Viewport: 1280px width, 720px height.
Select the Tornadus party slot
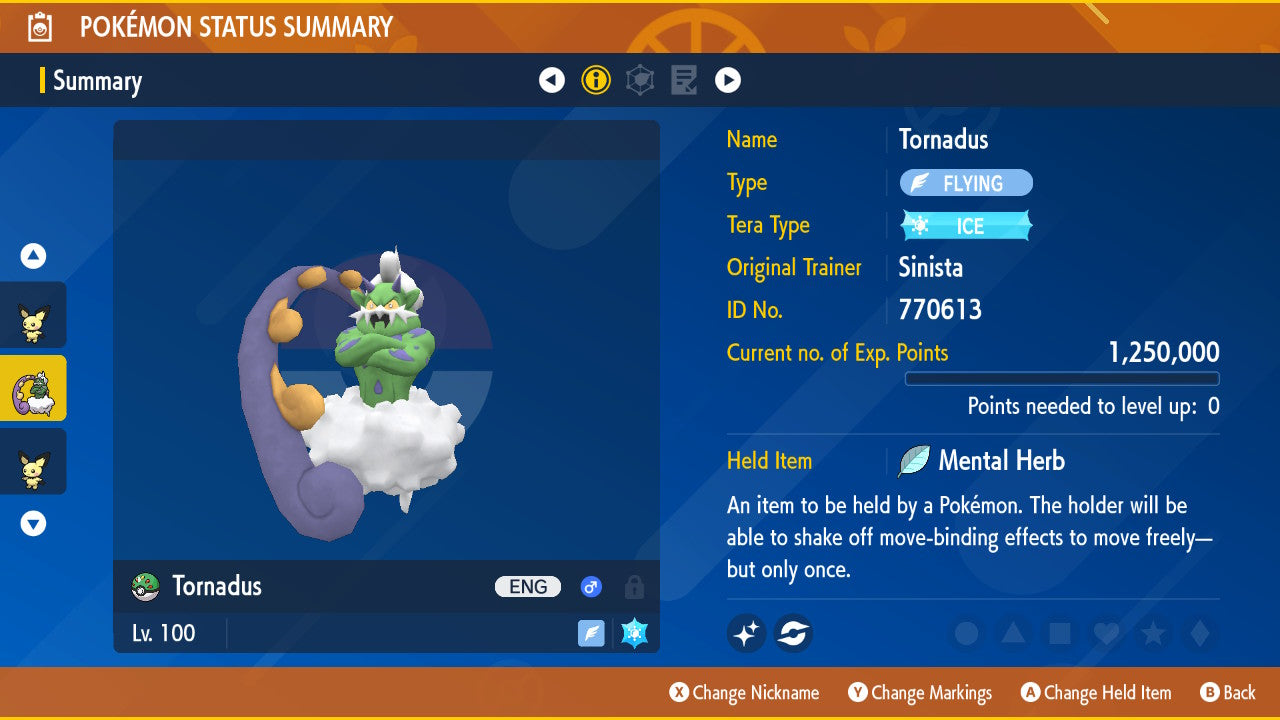click(x=33, y=388)
